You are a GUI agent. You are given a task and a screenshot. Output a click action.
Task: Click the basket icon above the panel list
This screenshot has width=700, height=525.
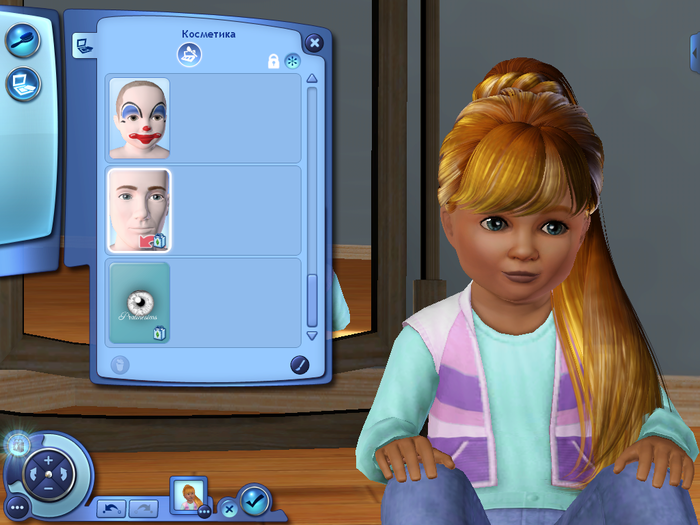click(x=189, y=56)
